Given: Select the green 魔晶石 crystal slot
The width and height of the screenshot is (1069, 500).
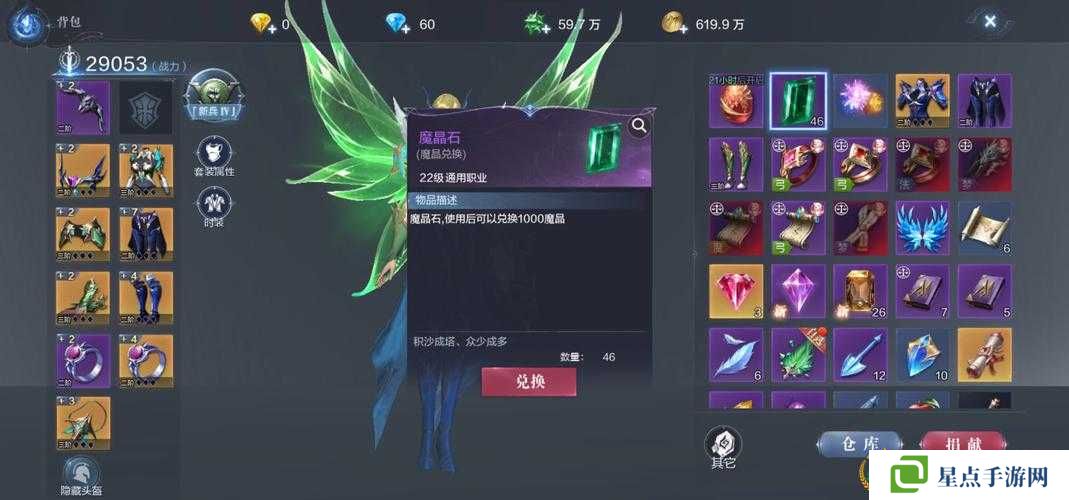Looking at the screenshot, I should (798, 101).
